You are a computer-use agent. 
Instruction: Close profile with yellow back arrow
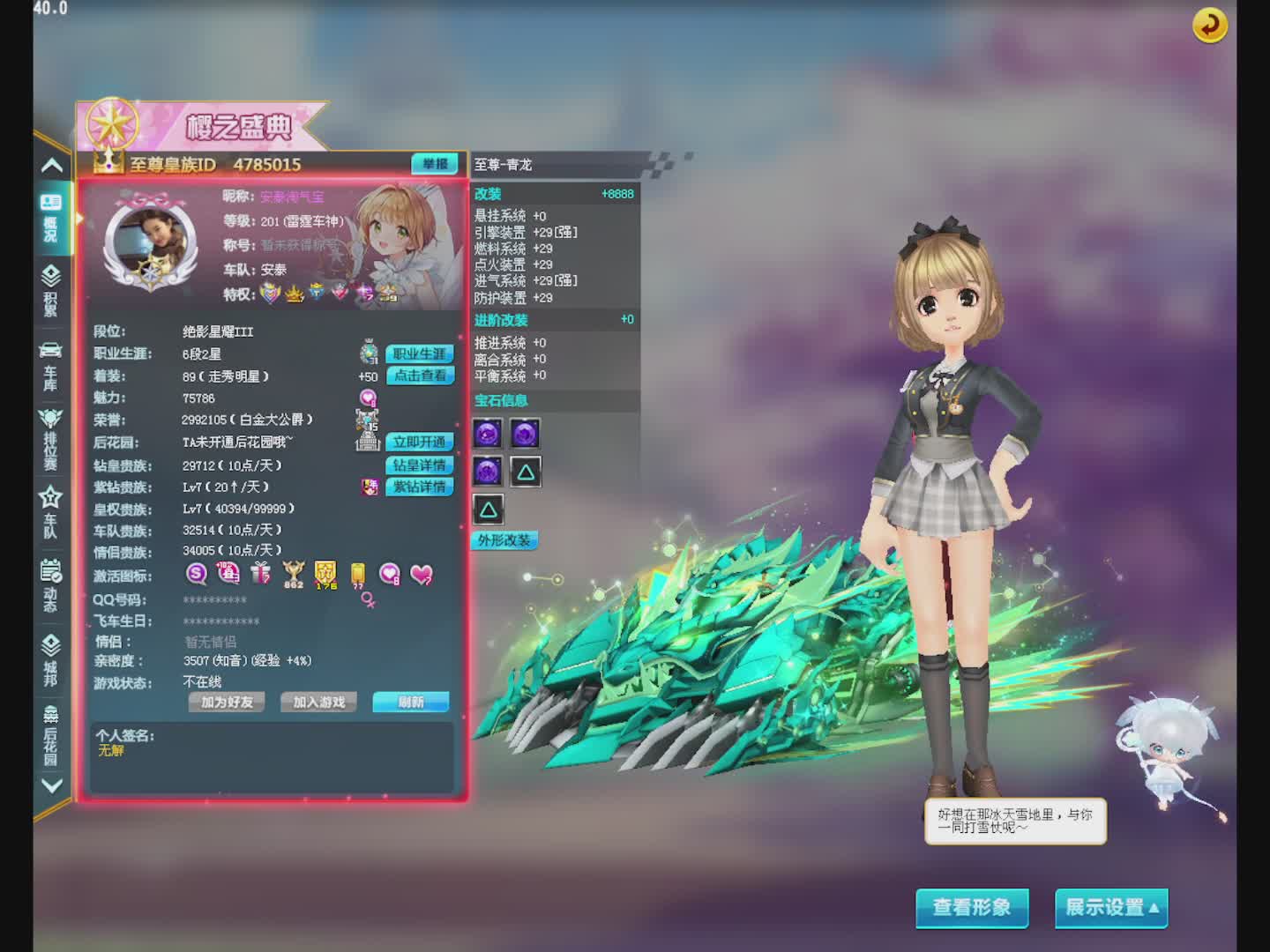coord(1210,25)
